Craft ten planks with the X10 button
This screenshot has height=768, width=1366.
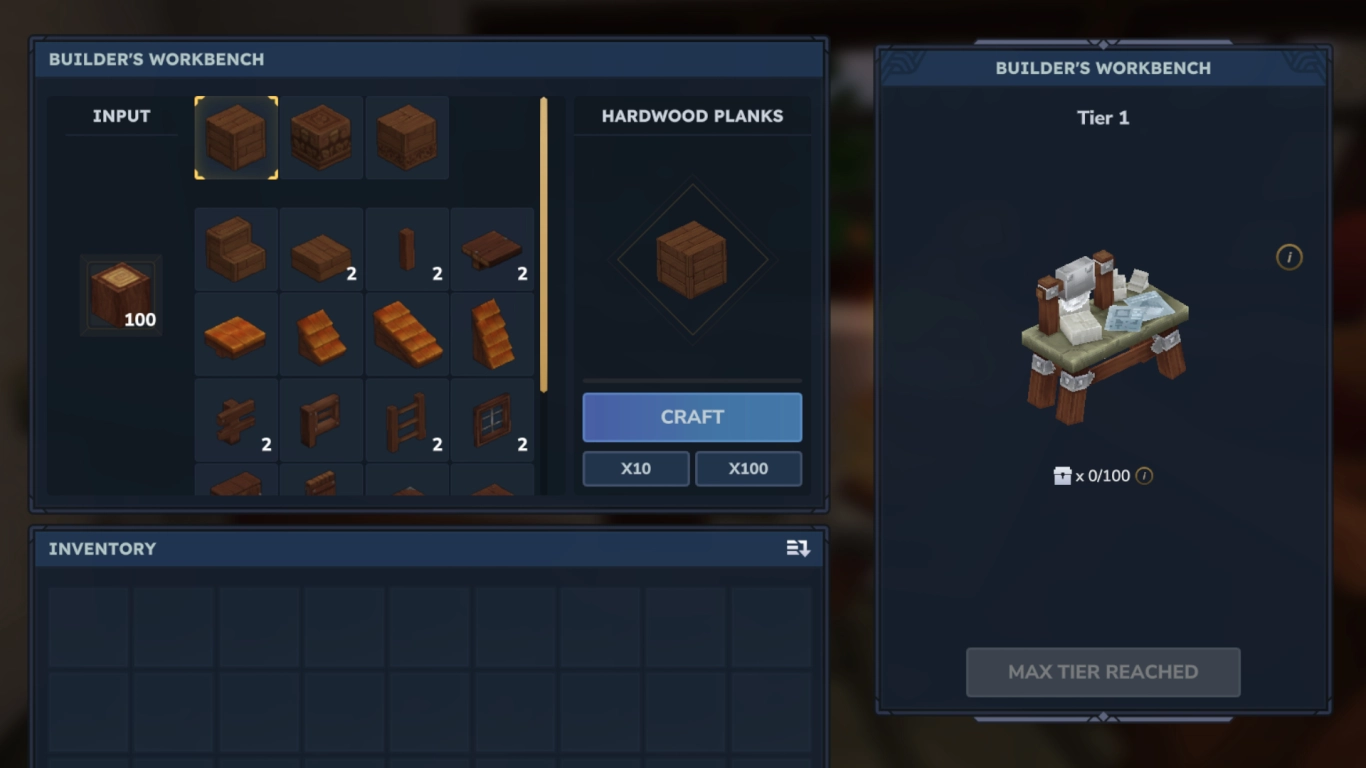point(635,468)
